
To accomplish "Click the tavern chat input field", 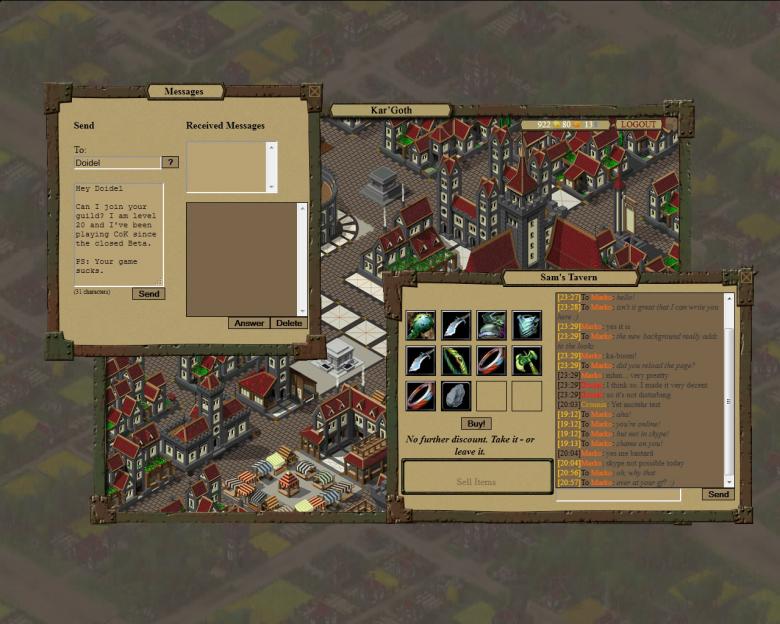I will [617, 494].
